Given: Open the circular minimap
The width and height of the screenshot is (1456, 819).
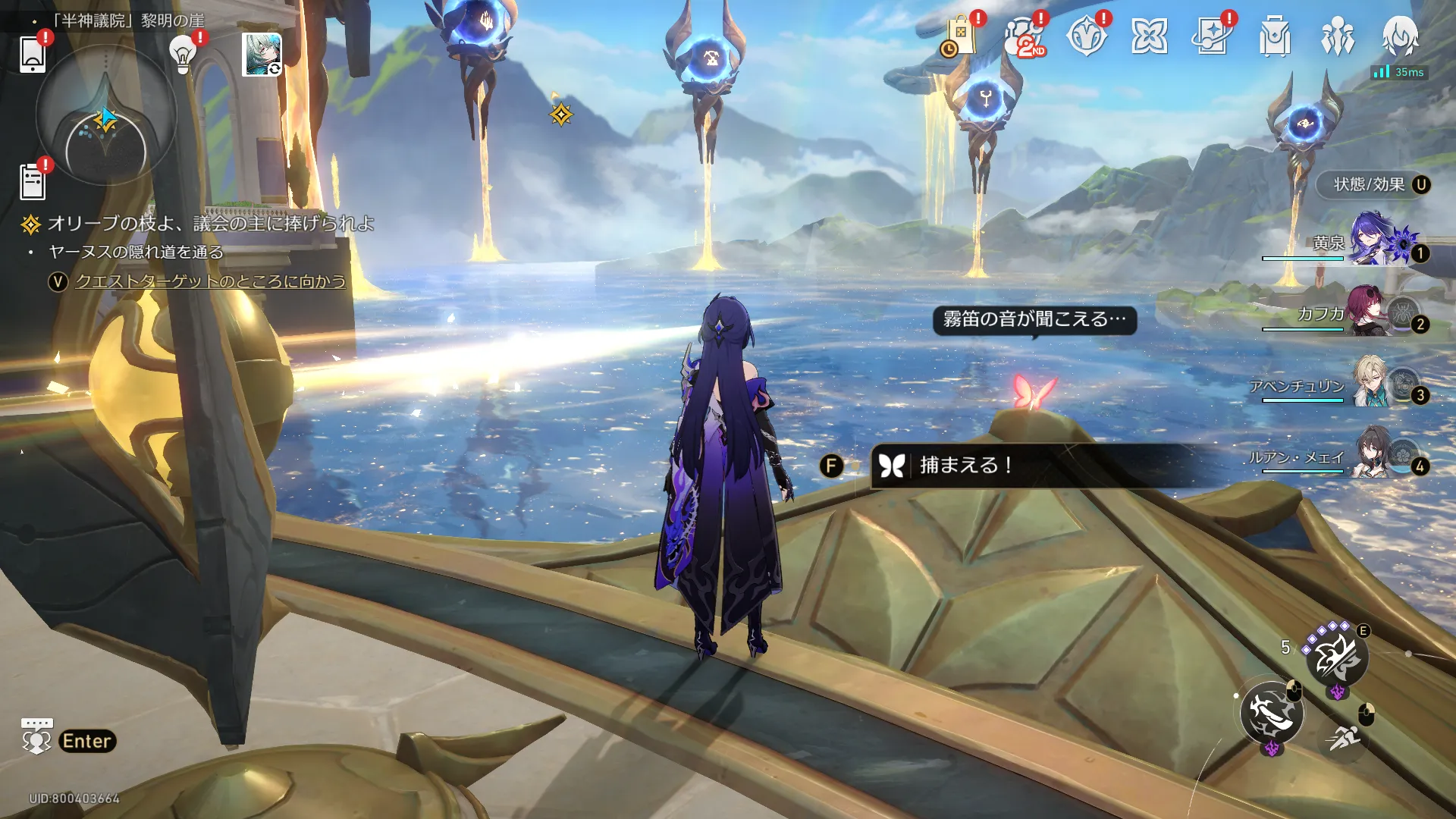Looking at the screenshot, I should 105,115.
